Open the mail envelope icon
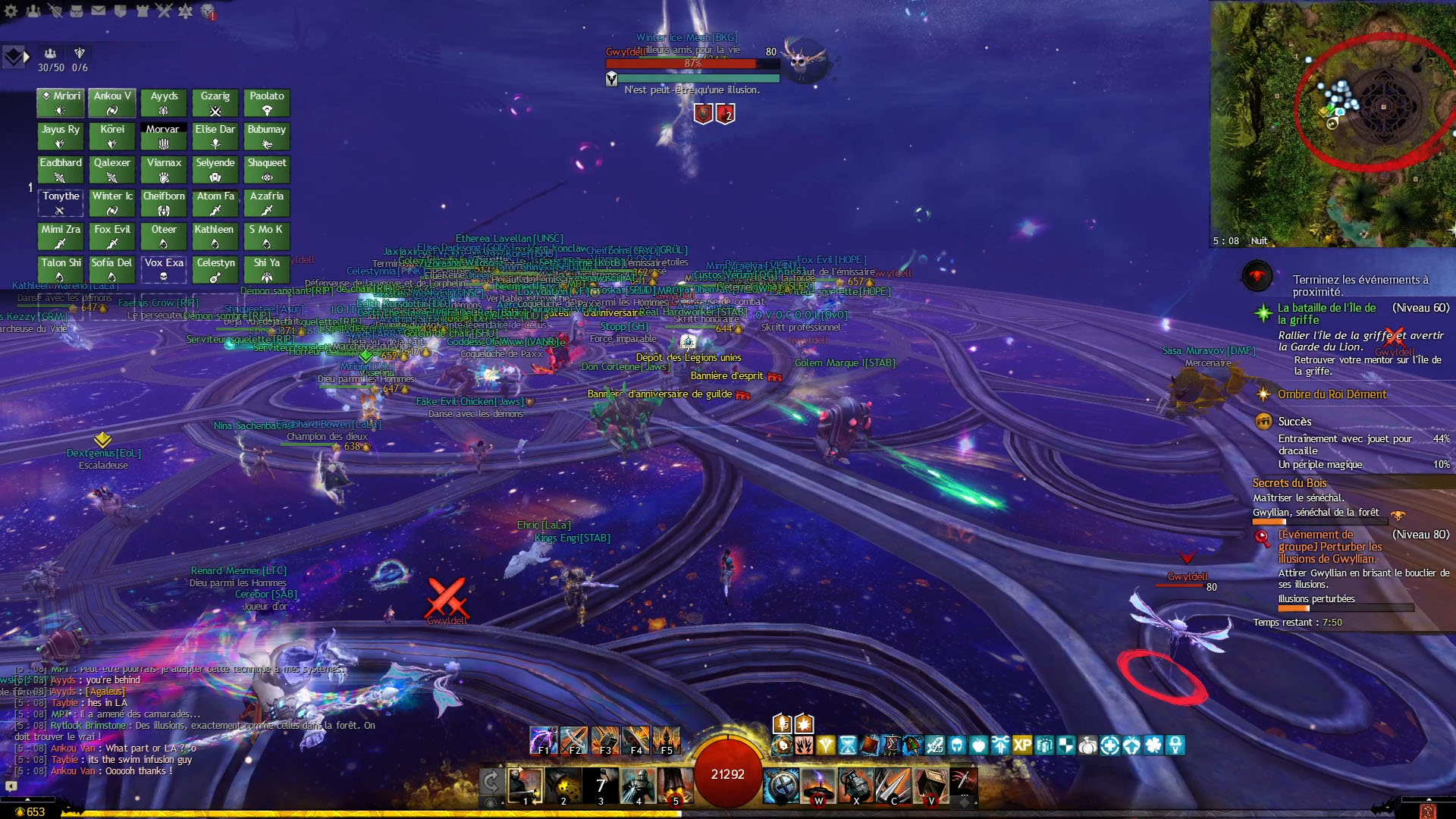This screenshot has height=819, width=1456. coord(99,11)
